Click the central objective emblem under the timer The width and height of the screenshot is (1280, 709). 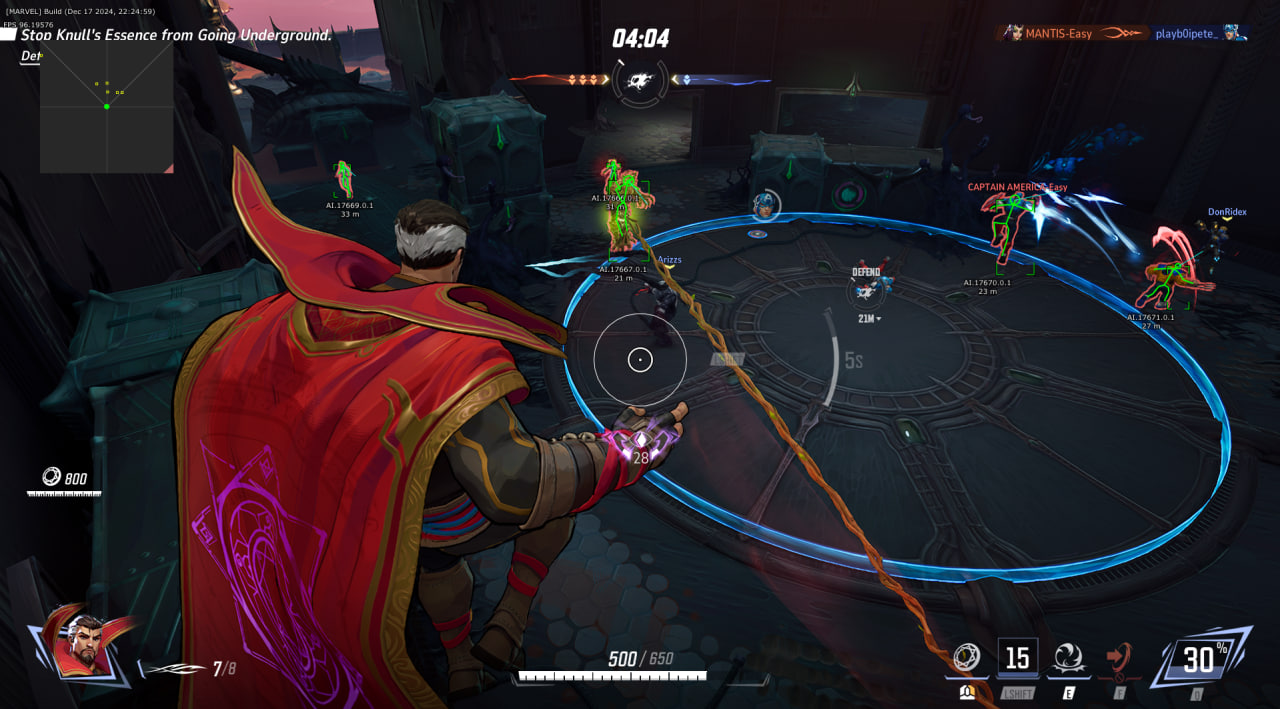click(x=640, y=80)
